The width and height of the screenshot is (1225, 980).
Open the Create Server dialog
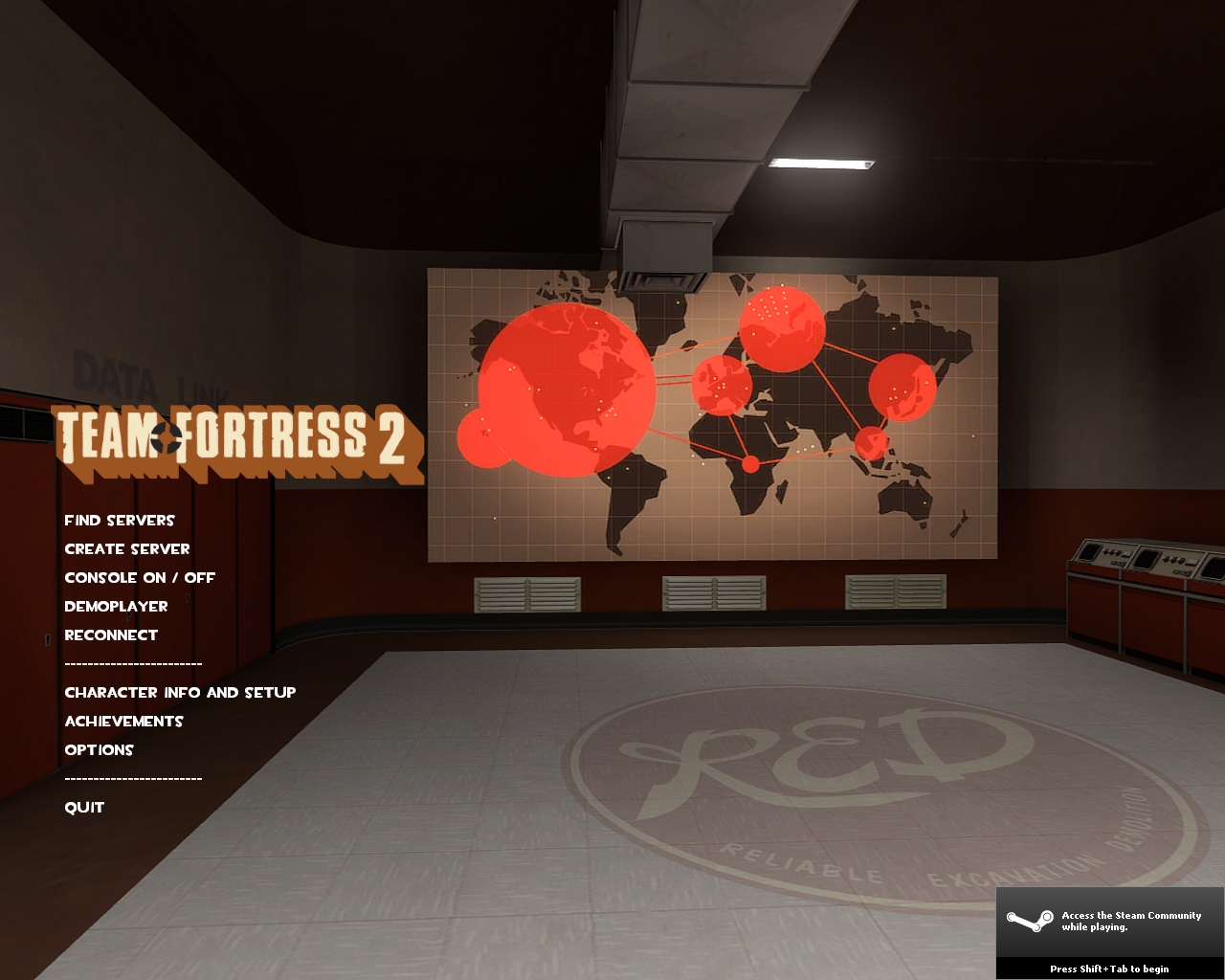click(126, 549)
